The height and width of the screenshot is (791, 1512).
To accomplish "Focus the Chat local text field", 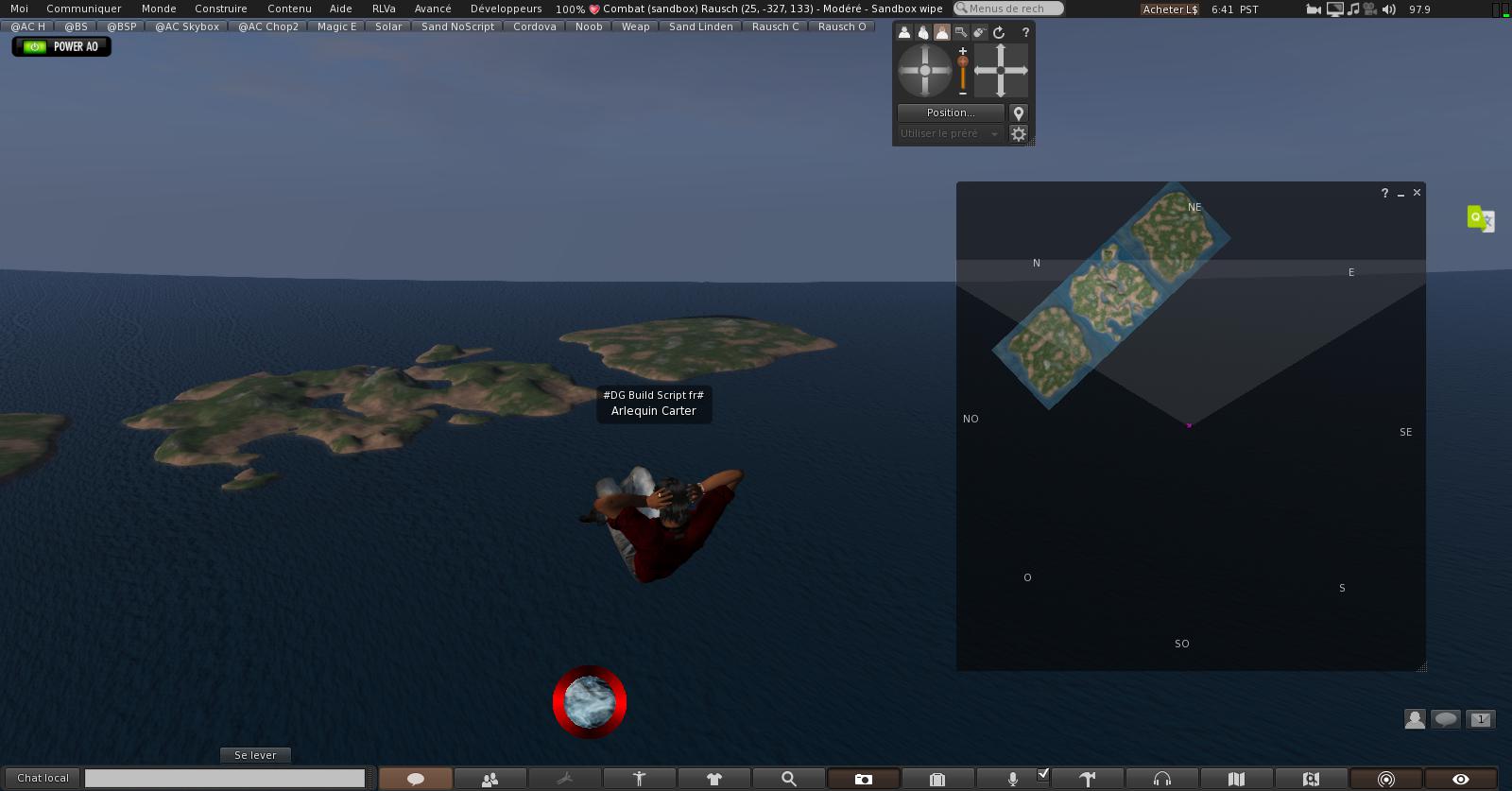I will tap(225, 778).
